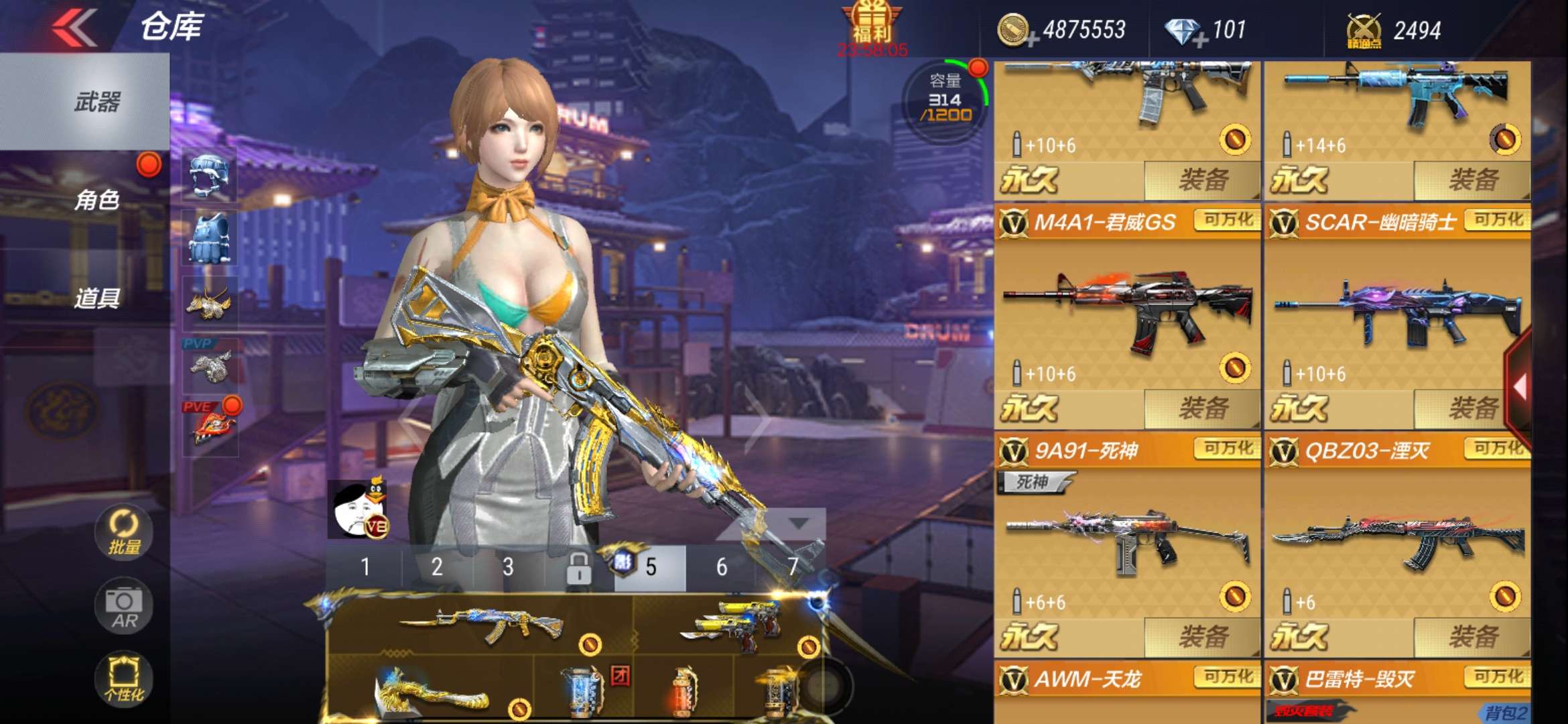Image resolution: width=1568 pixels, height=724 pixels.
Task: Go back with the red arrow button
Action: (x=74, y=28)
